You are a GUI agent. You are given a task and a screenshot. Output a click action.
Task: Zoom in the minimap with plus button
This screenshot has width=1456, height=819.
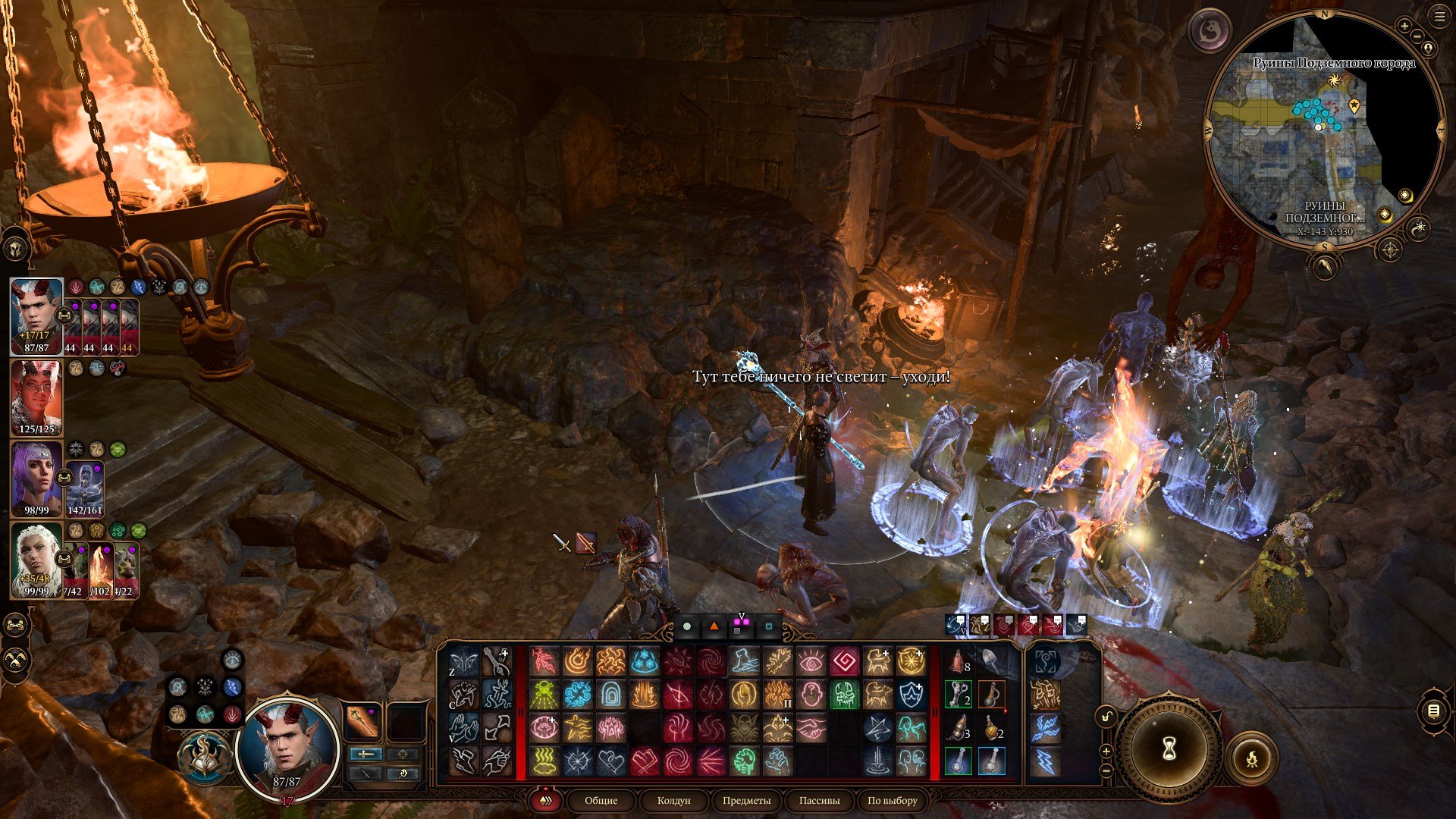point(1404,26)
